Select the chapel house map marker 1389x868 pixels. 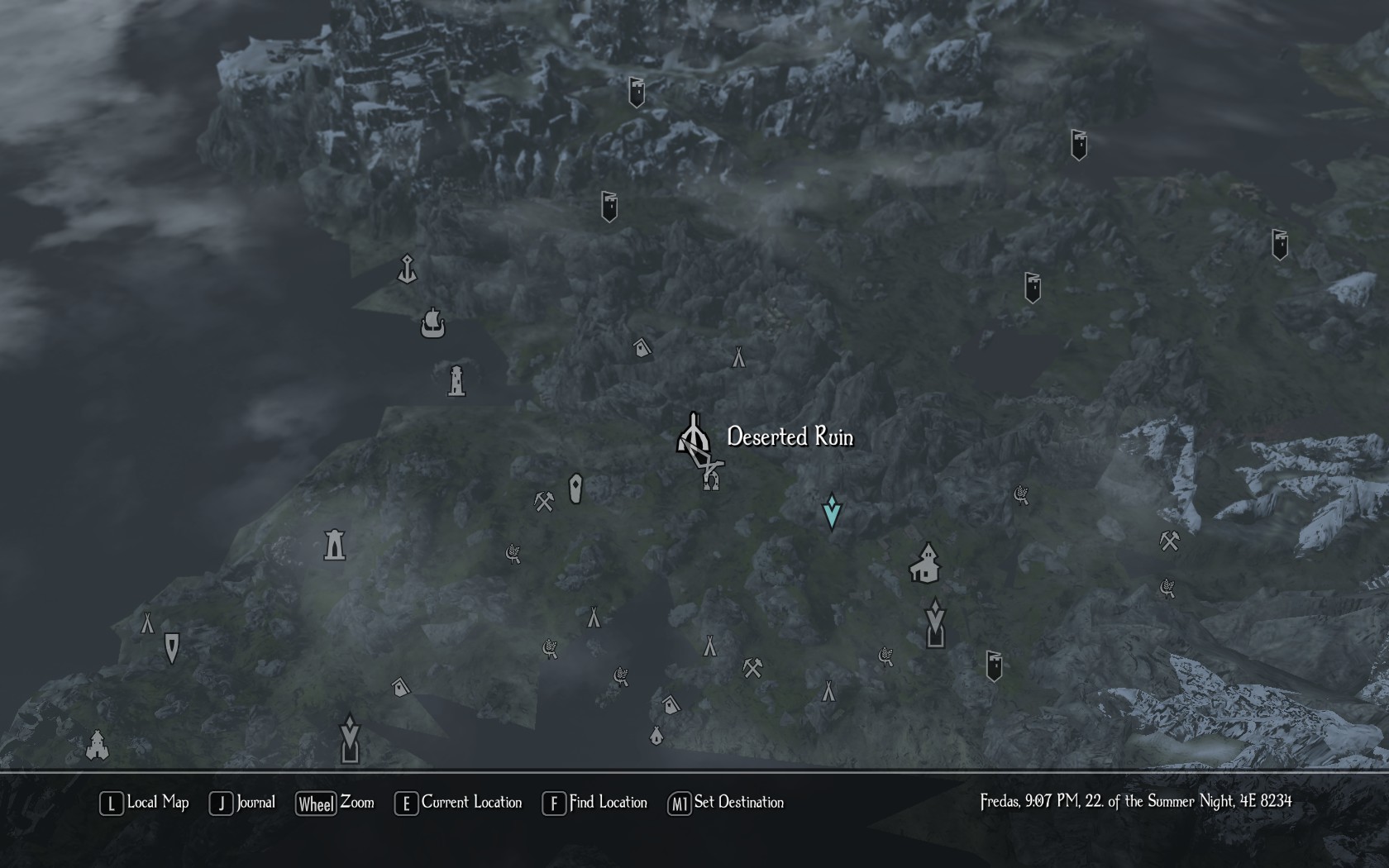click(x=925, y=563)
